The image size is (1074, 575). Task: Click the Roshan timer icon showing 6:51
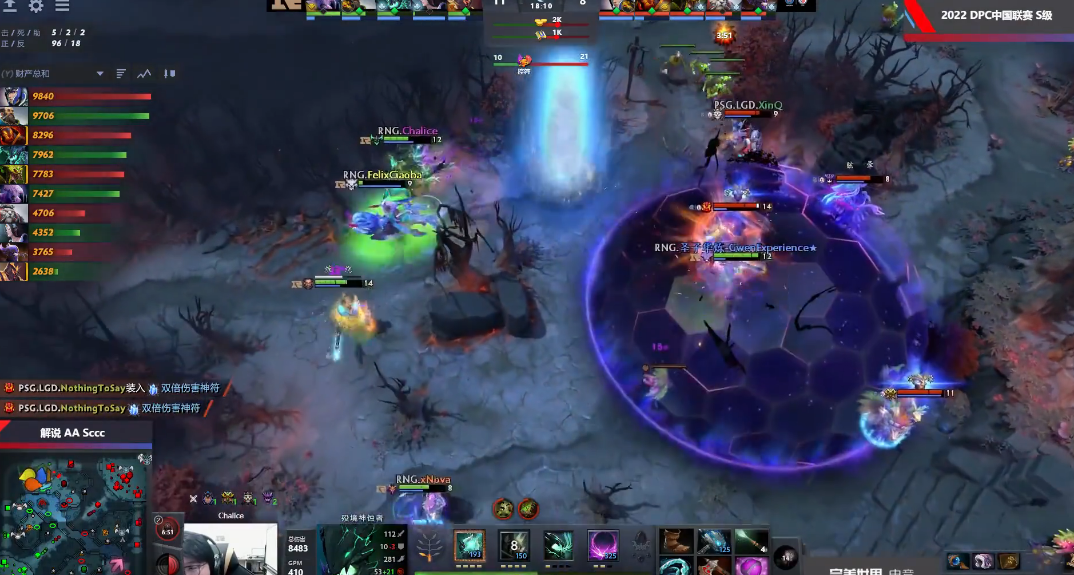[x=166, y=528]
